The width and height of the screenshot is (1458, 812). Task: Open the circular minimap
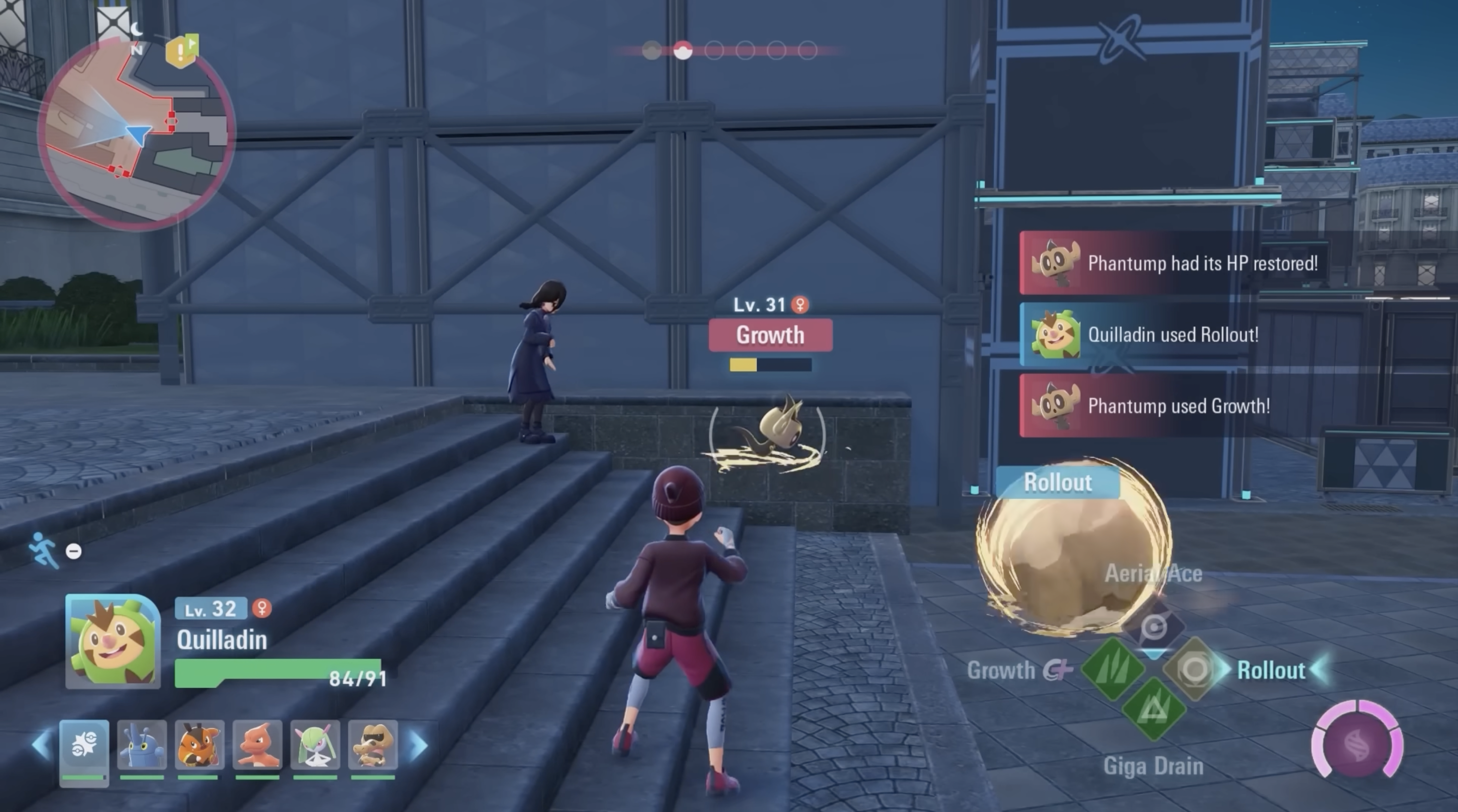click(136, 133)
